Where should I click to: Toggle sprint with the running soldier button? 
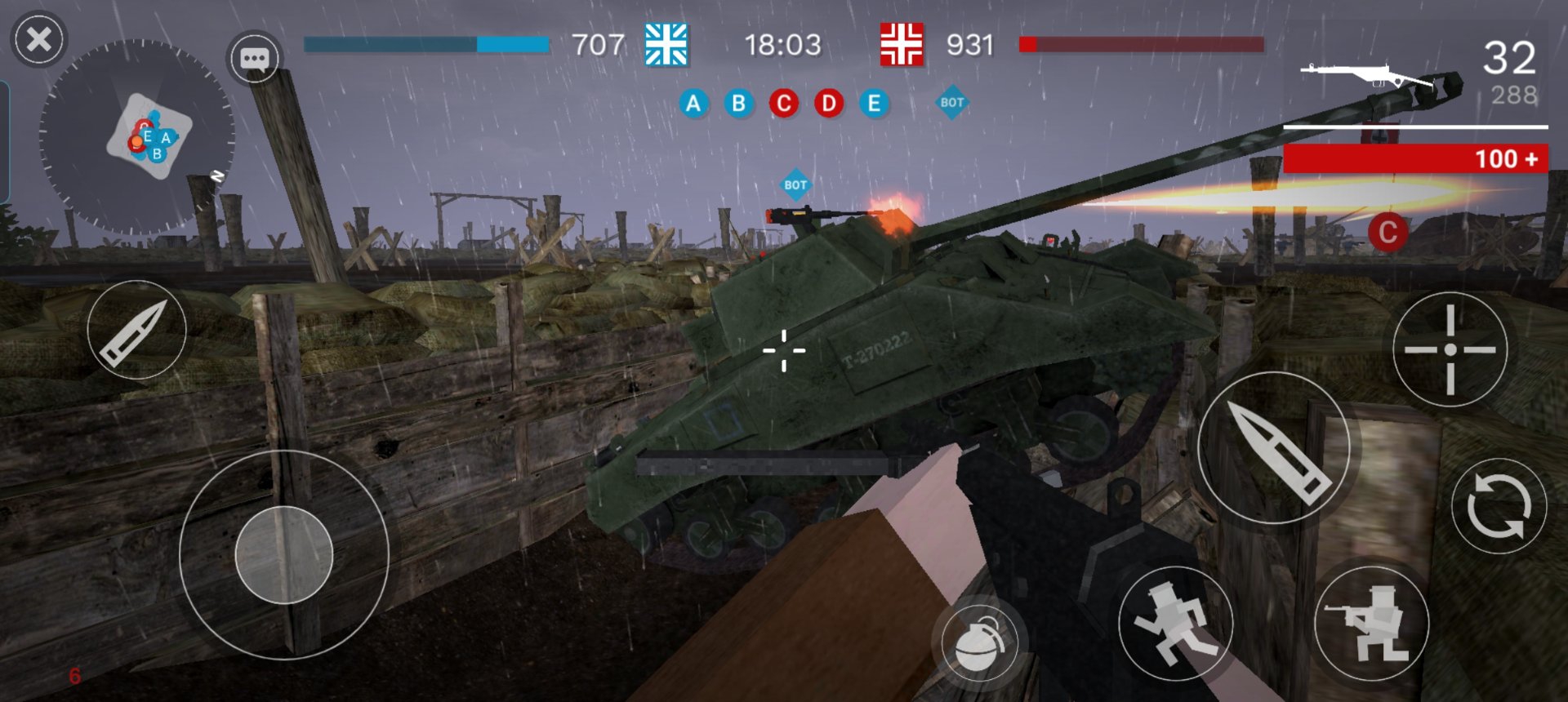point(1174,623)
